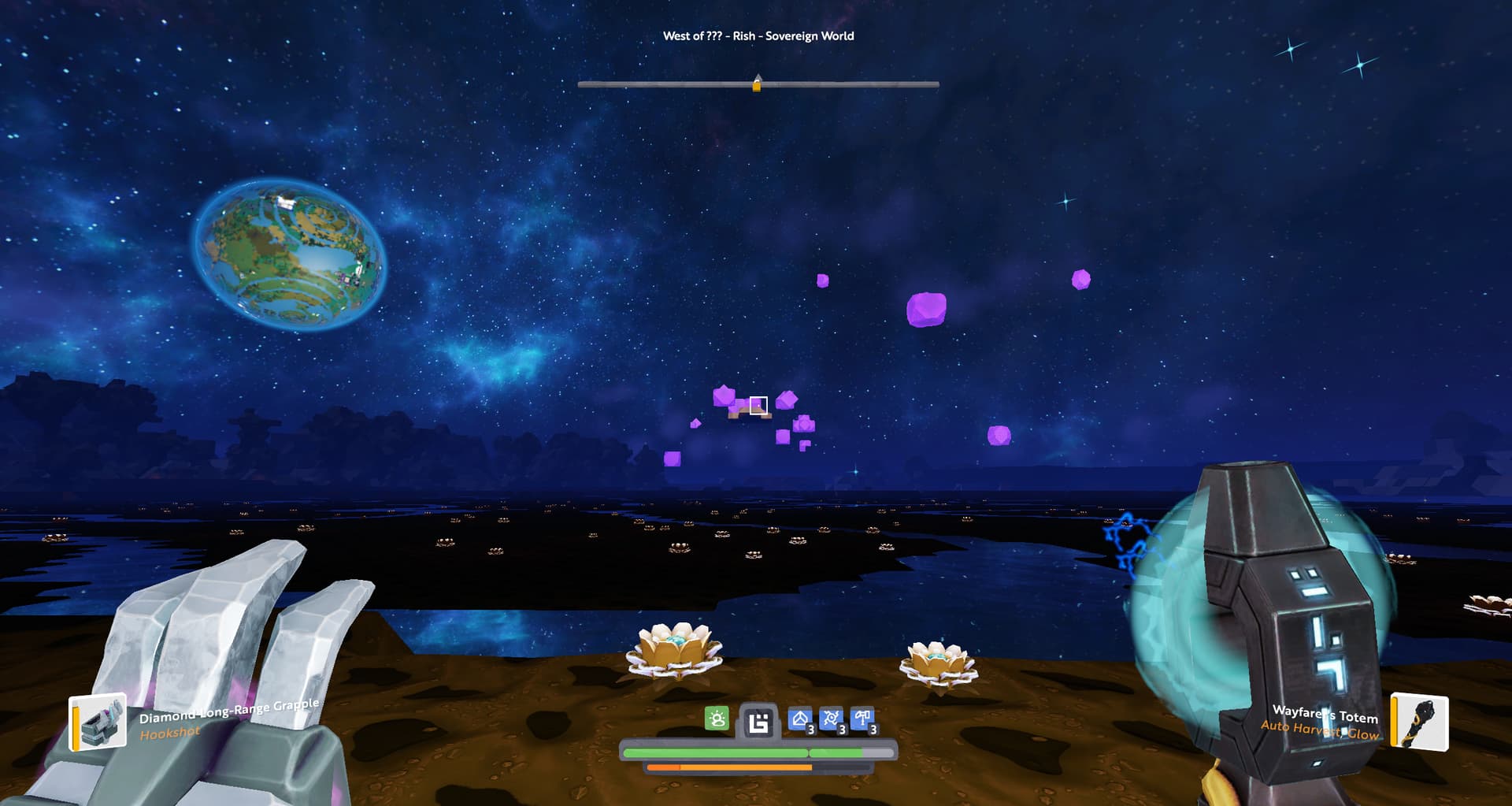
Task: Open the central white glyph emblem
Action: [x=758, y=722]
